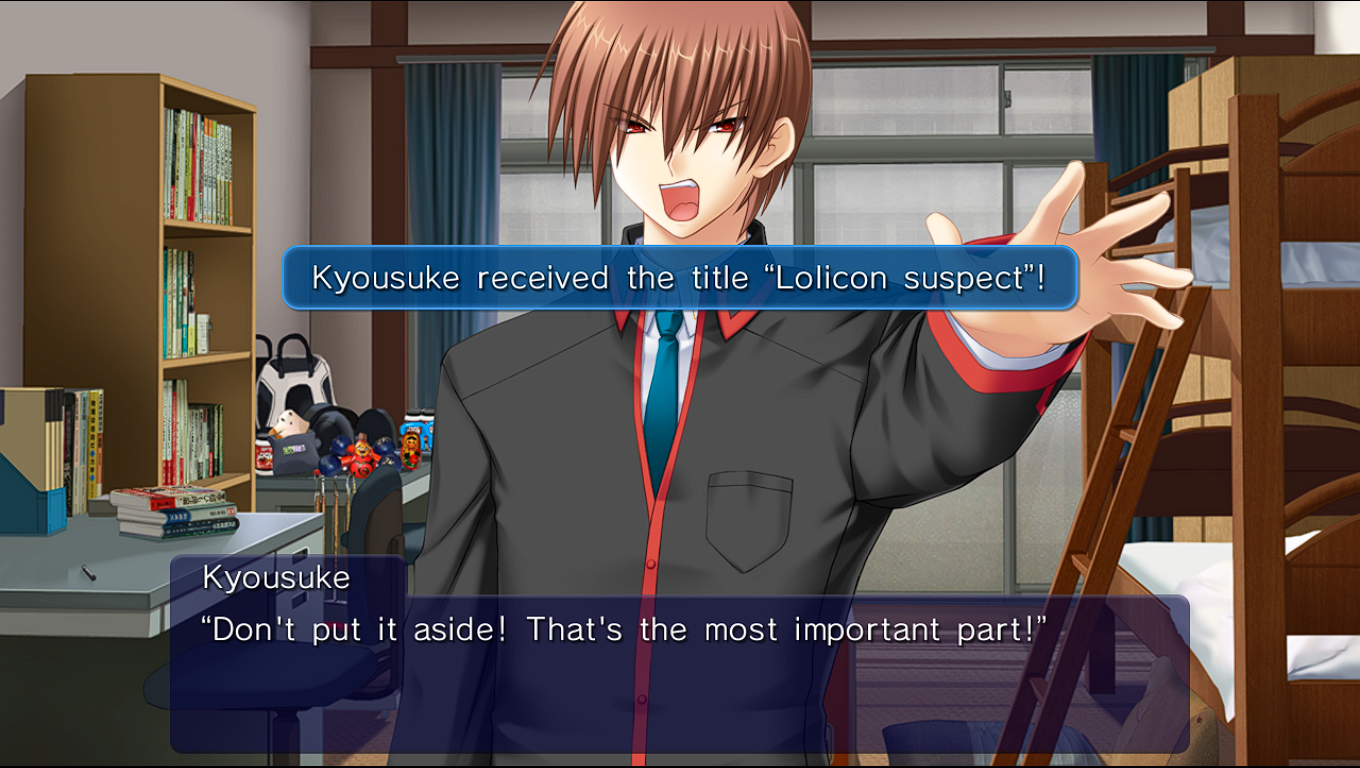Select the Kyousuke name label
The width and height of the screenshot is (1360, 768).
(x=276, y=577)
